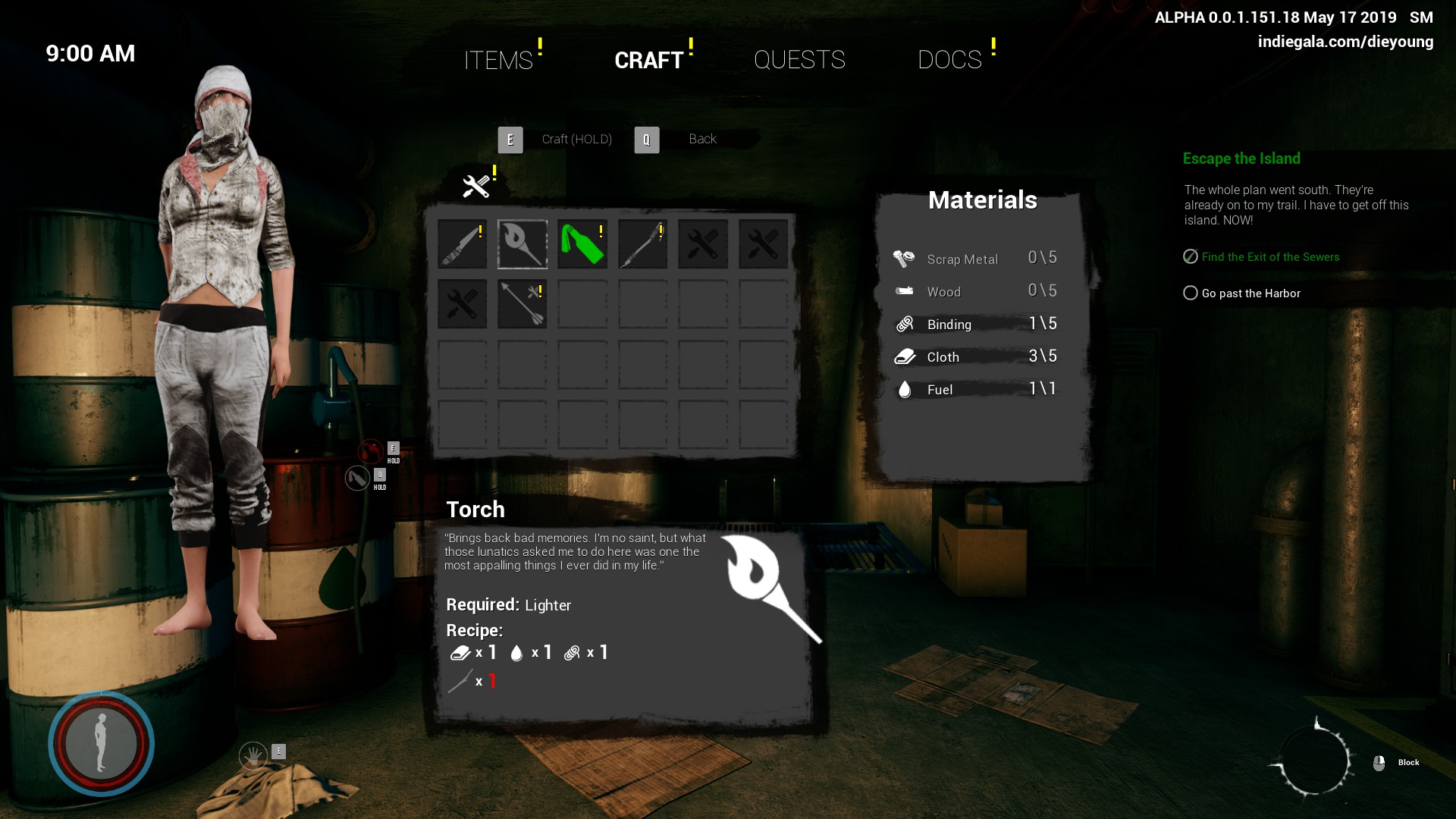Select the knife shiv recipe slot

[x=462, y=244]
